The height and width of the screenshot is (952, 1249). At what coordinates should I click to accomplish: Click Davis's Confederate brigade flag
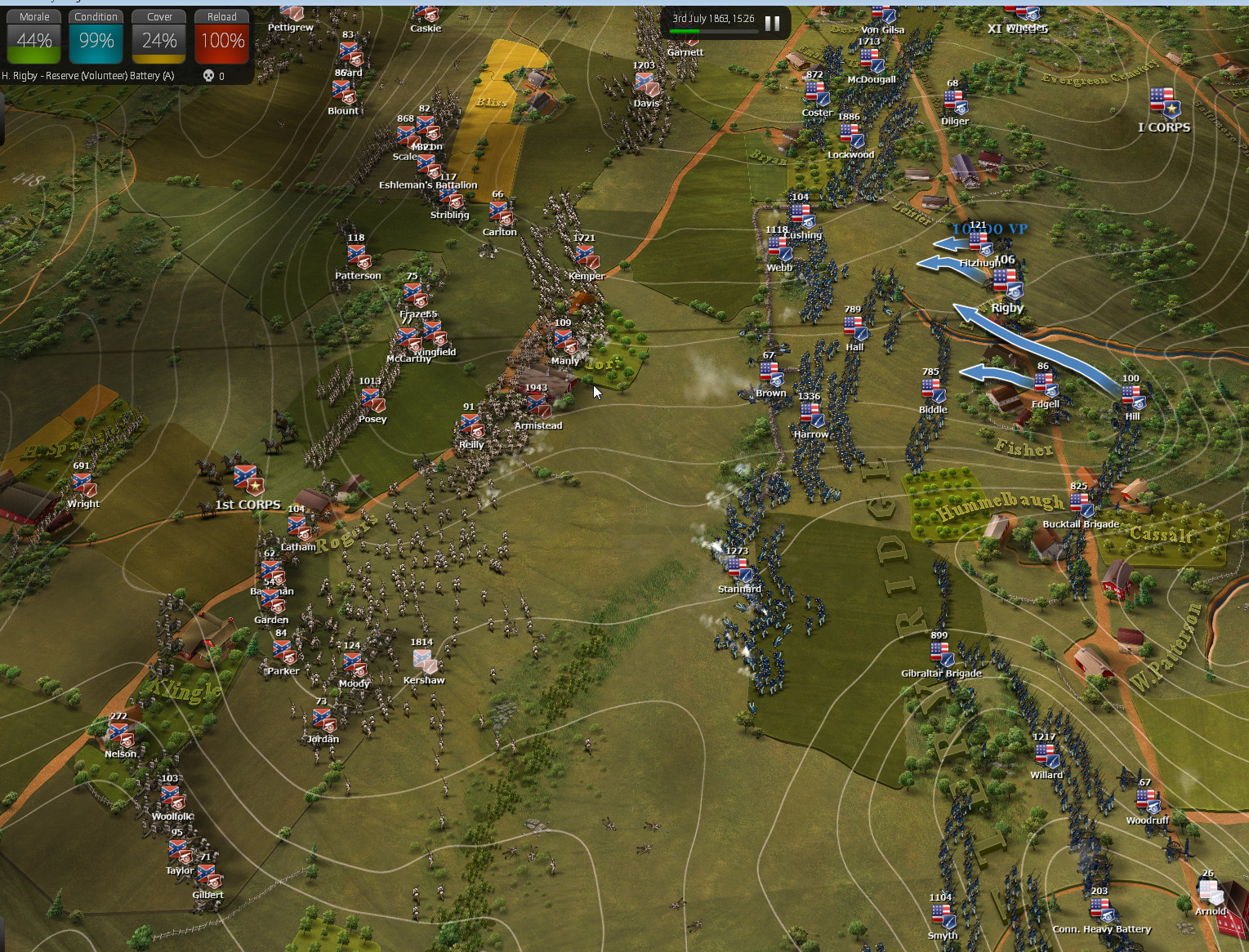645,84
